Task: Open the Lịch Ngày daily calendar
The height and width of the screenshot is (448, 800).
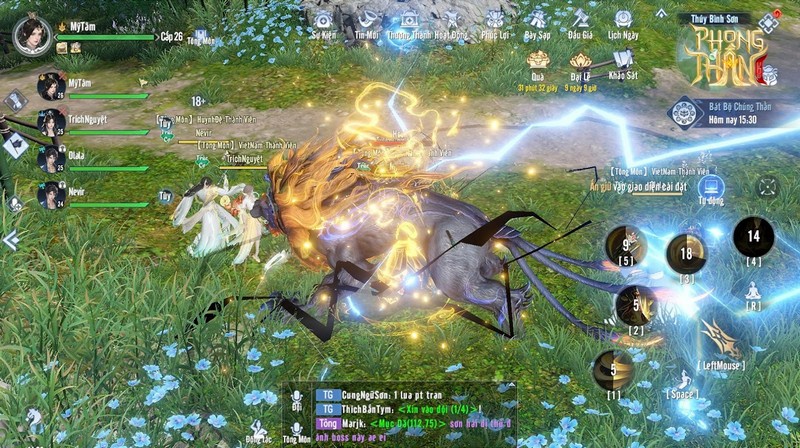Action: (623, 22)
